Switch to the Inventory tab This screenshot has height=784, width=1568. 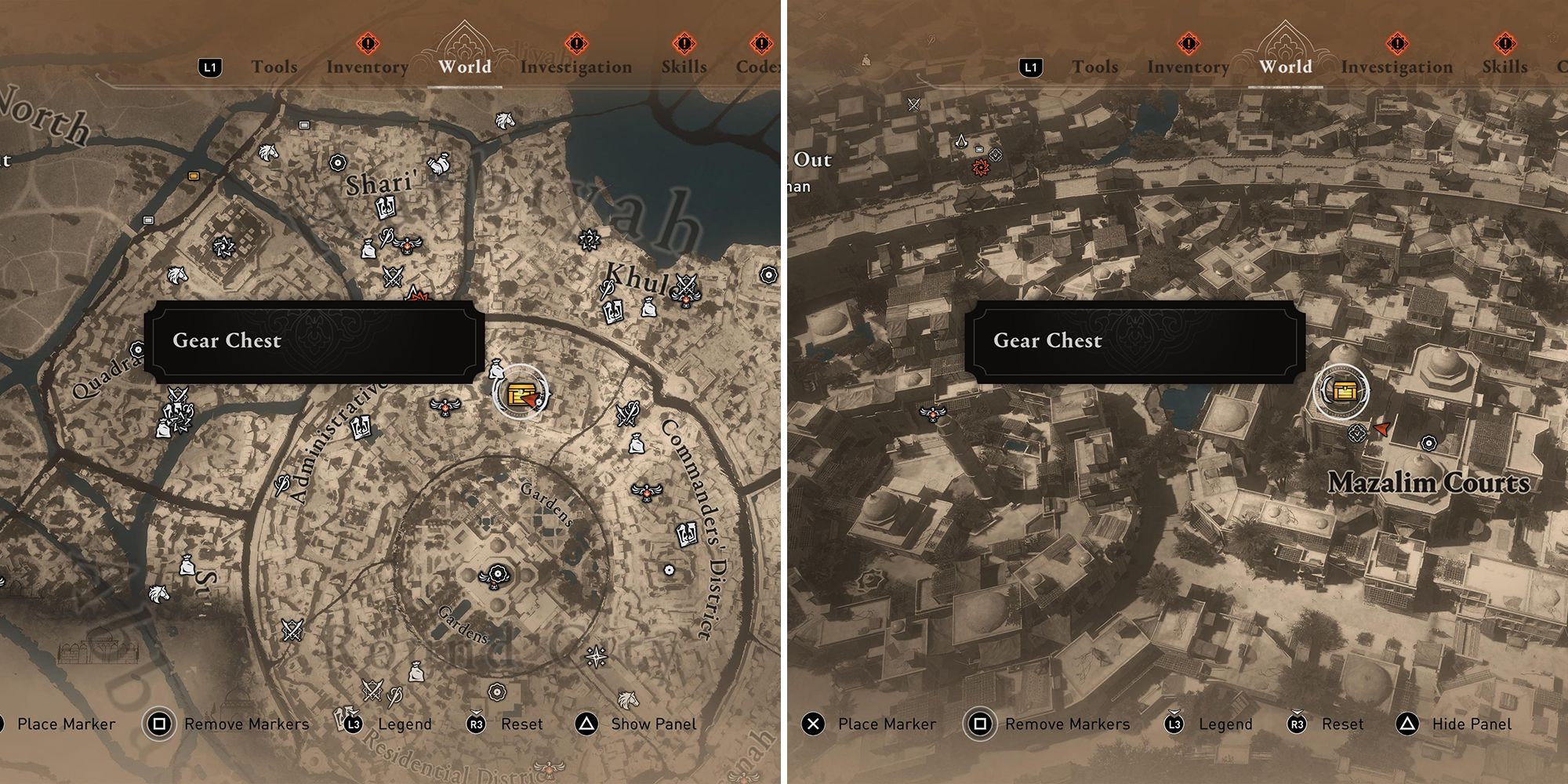click(x=368, y=67)
